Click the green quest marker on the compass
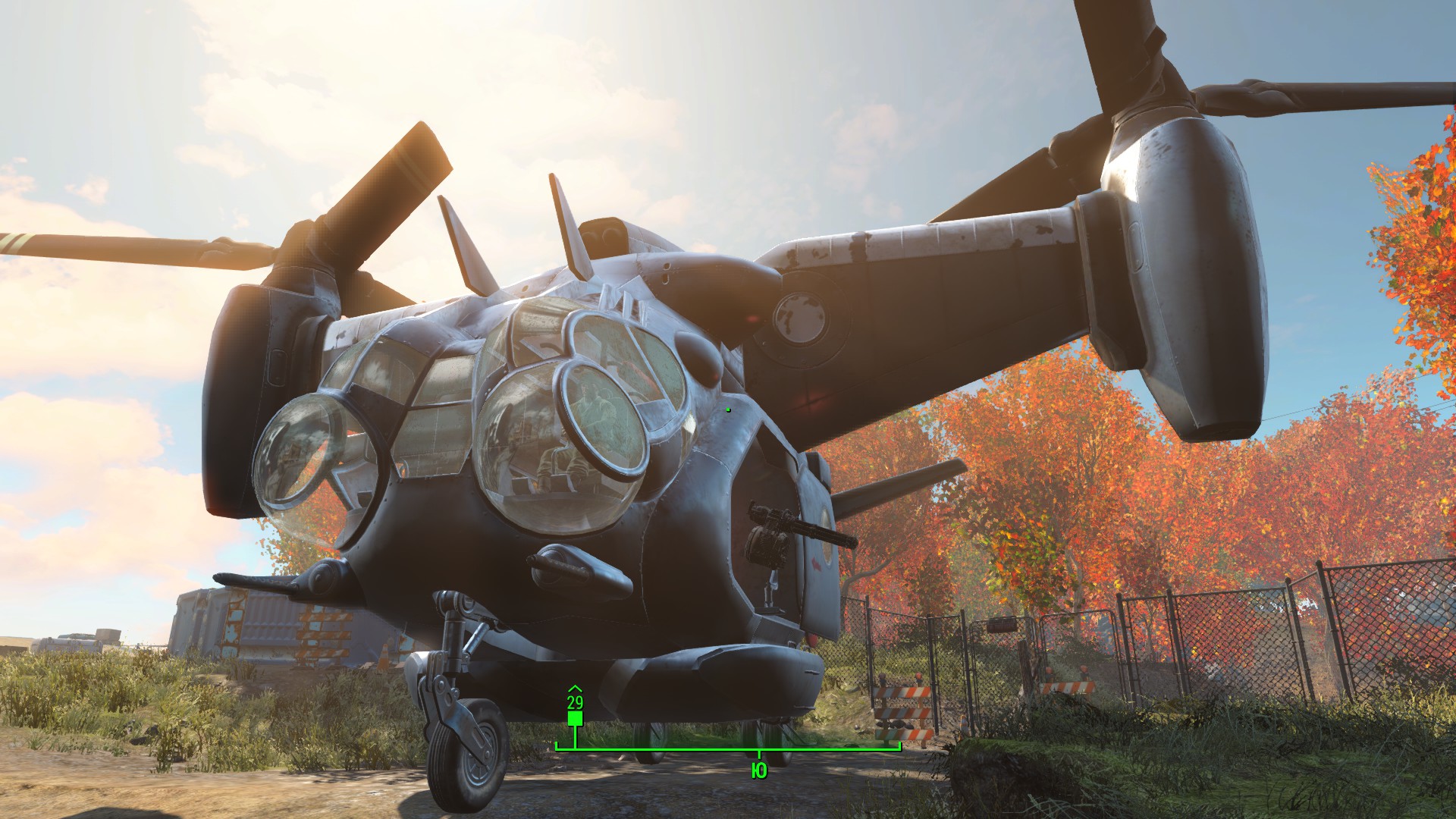Image resolution: width=1456 pixels, height=819 pixels. (575, 718)
